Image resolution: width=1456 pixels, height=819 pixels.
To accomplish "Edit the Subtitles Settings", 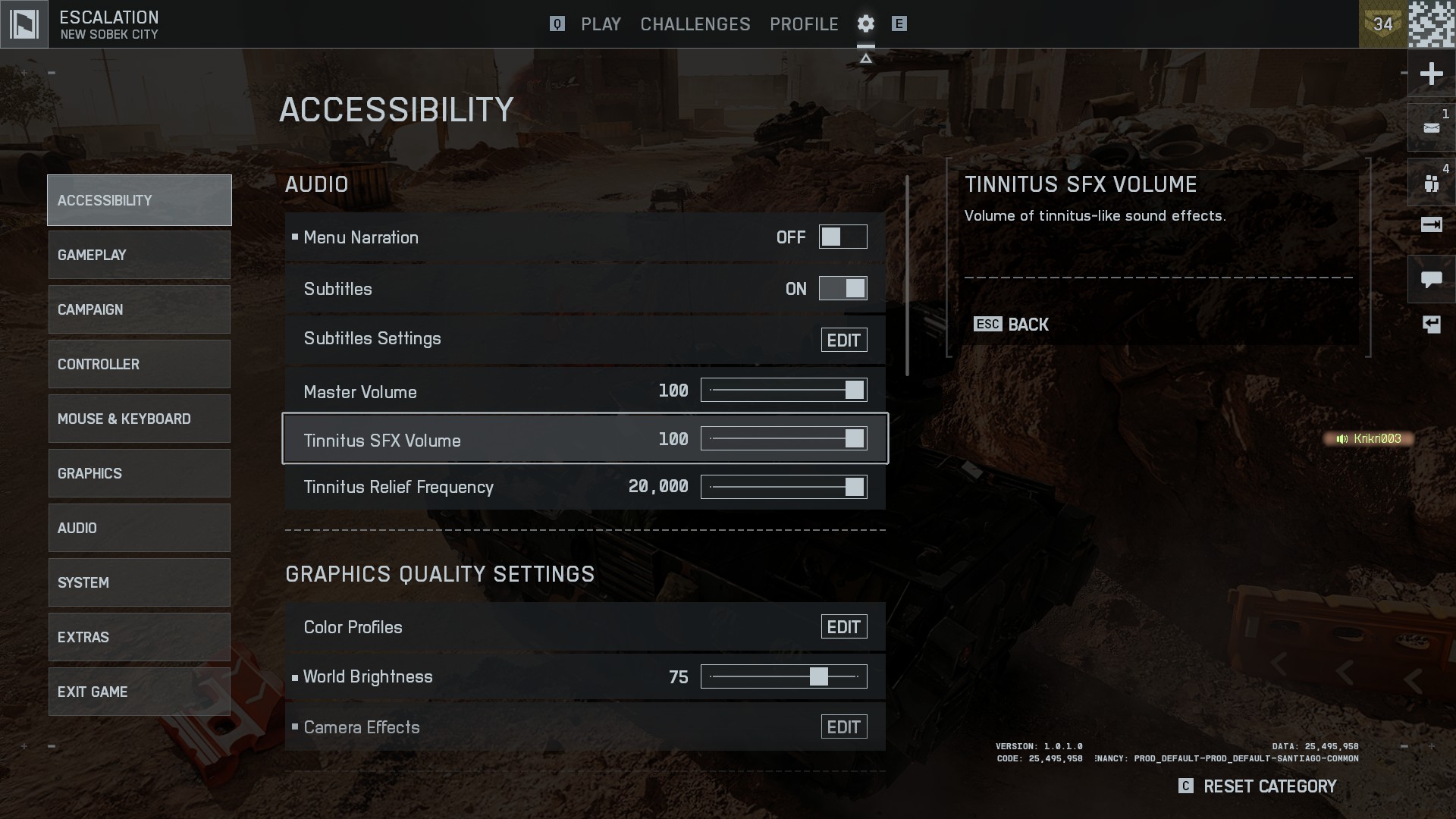I will point(843,340).
